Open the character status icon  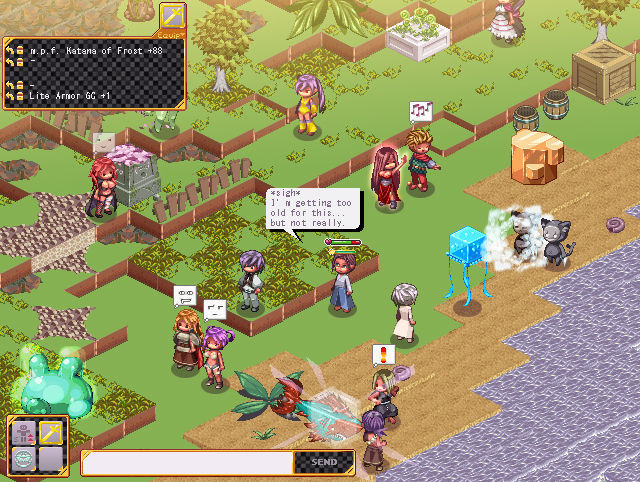pos(23,433)
